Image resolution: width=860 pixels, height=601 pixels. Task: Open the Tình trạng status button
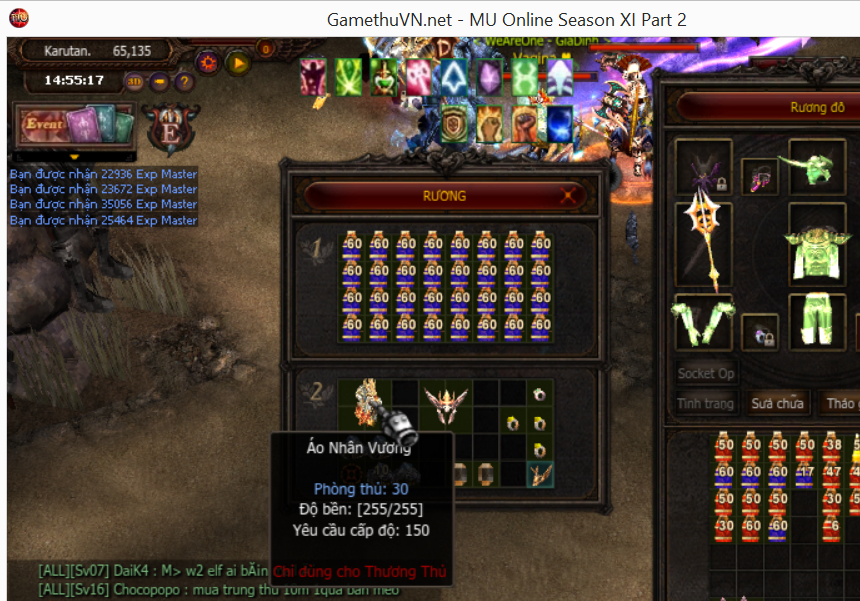coord(705,404)
